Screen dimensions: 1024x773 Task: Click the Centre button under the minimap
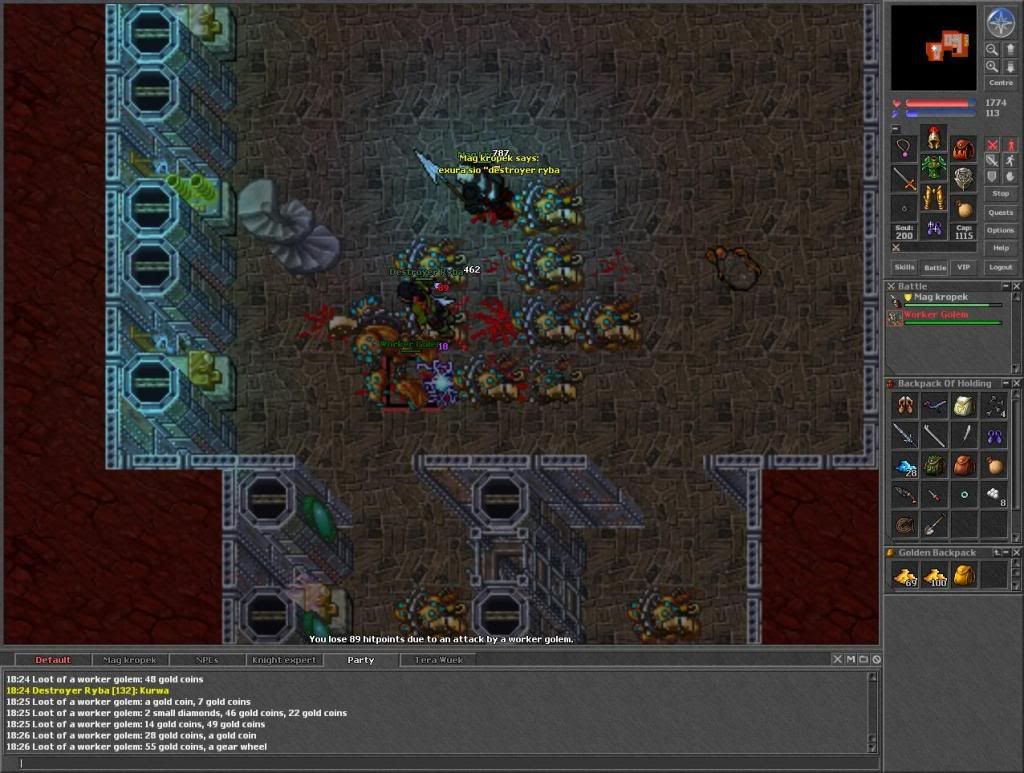(x=1000, y=83)
